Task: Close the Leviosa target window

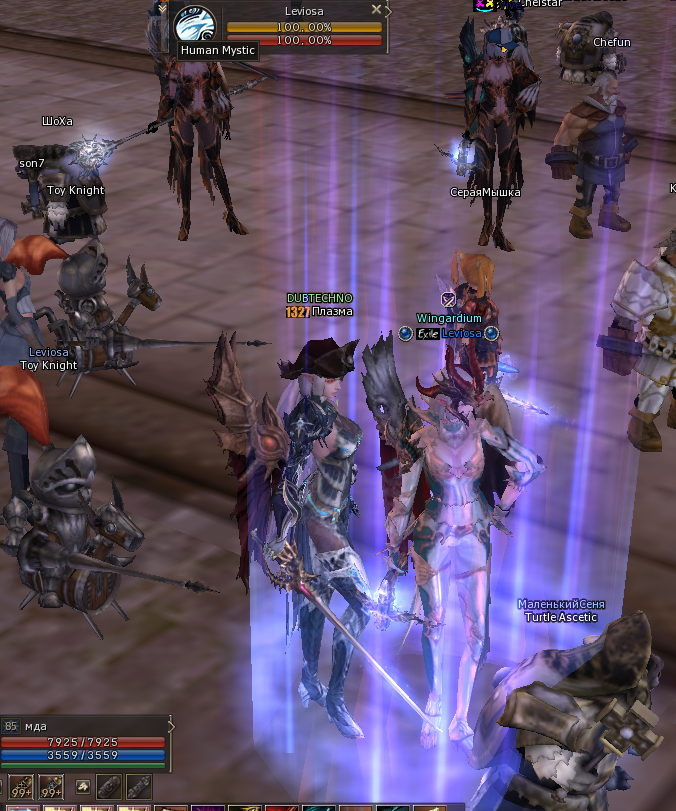Action: pos(376,9)
